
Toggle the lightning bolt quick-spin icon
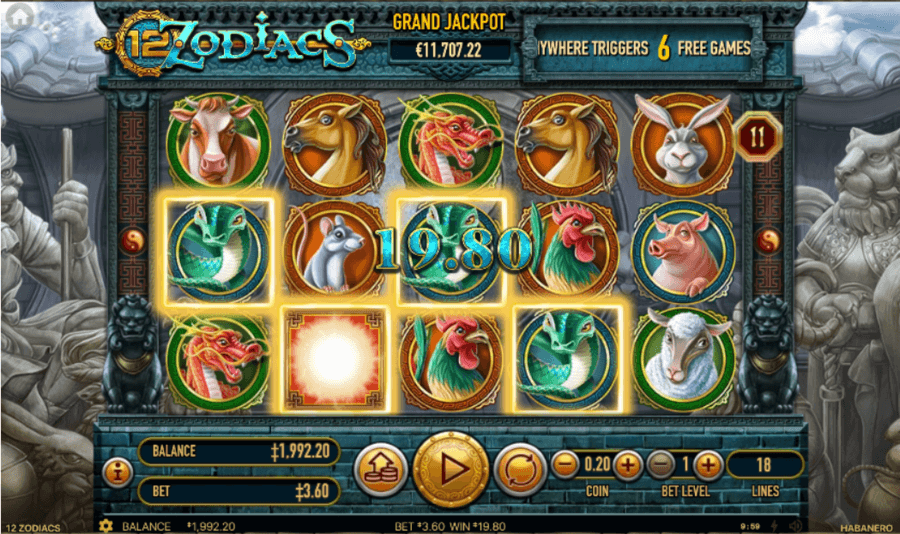(x=775, y=526)
